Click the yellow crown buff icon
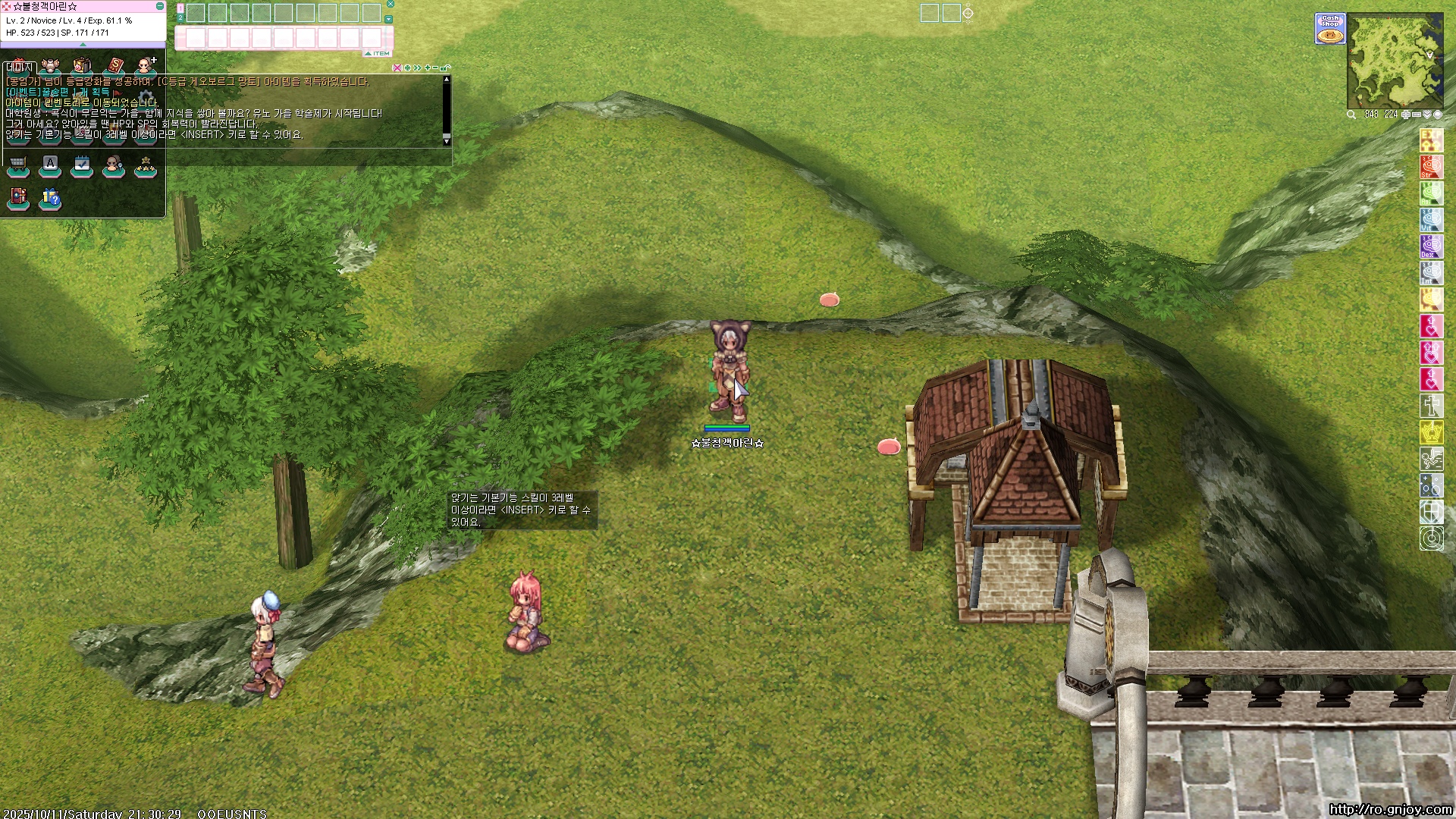This screenshot has width=1456, height=819. 1431,432
